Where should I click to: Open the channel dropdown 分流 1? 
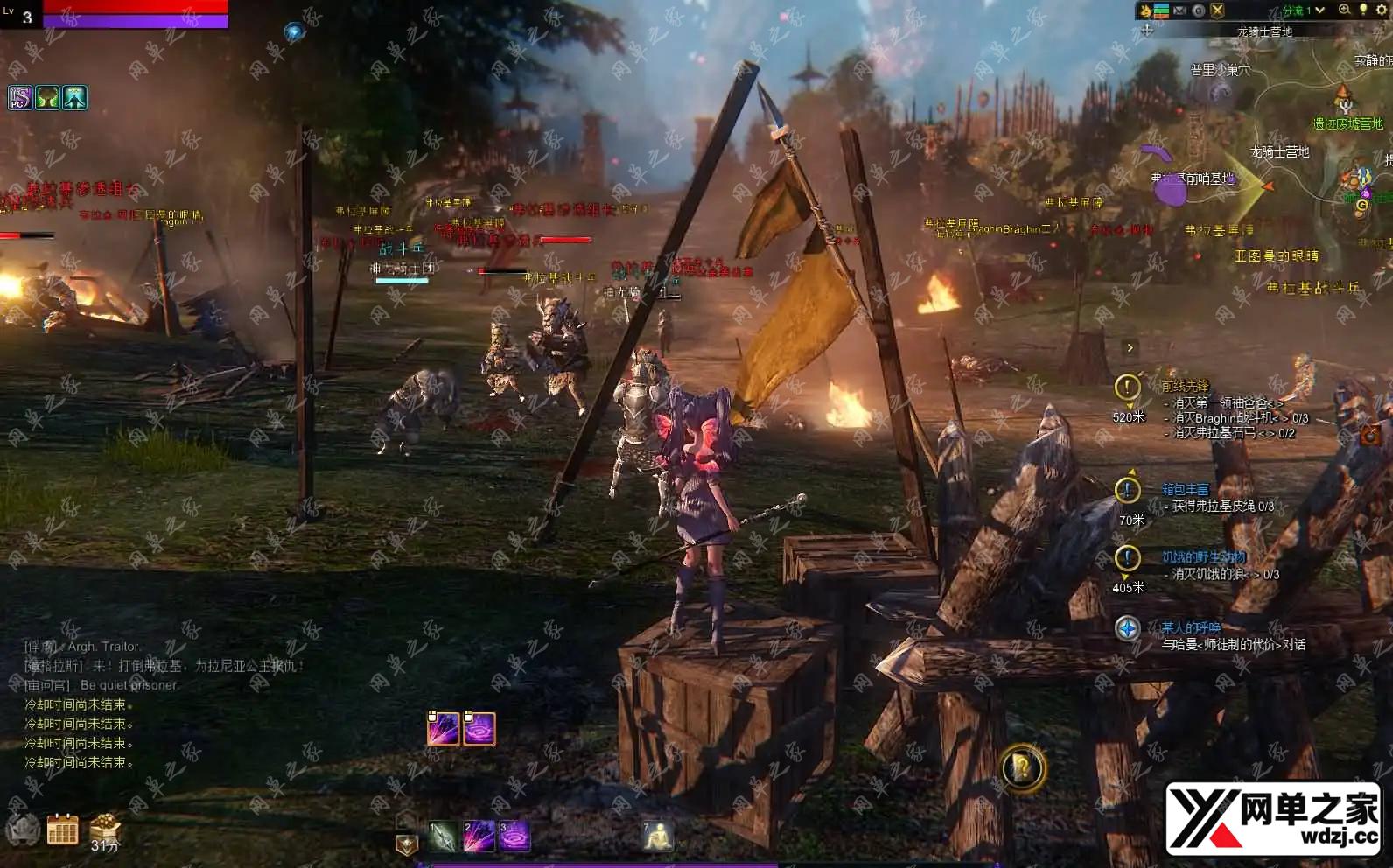click(1304, 10)
